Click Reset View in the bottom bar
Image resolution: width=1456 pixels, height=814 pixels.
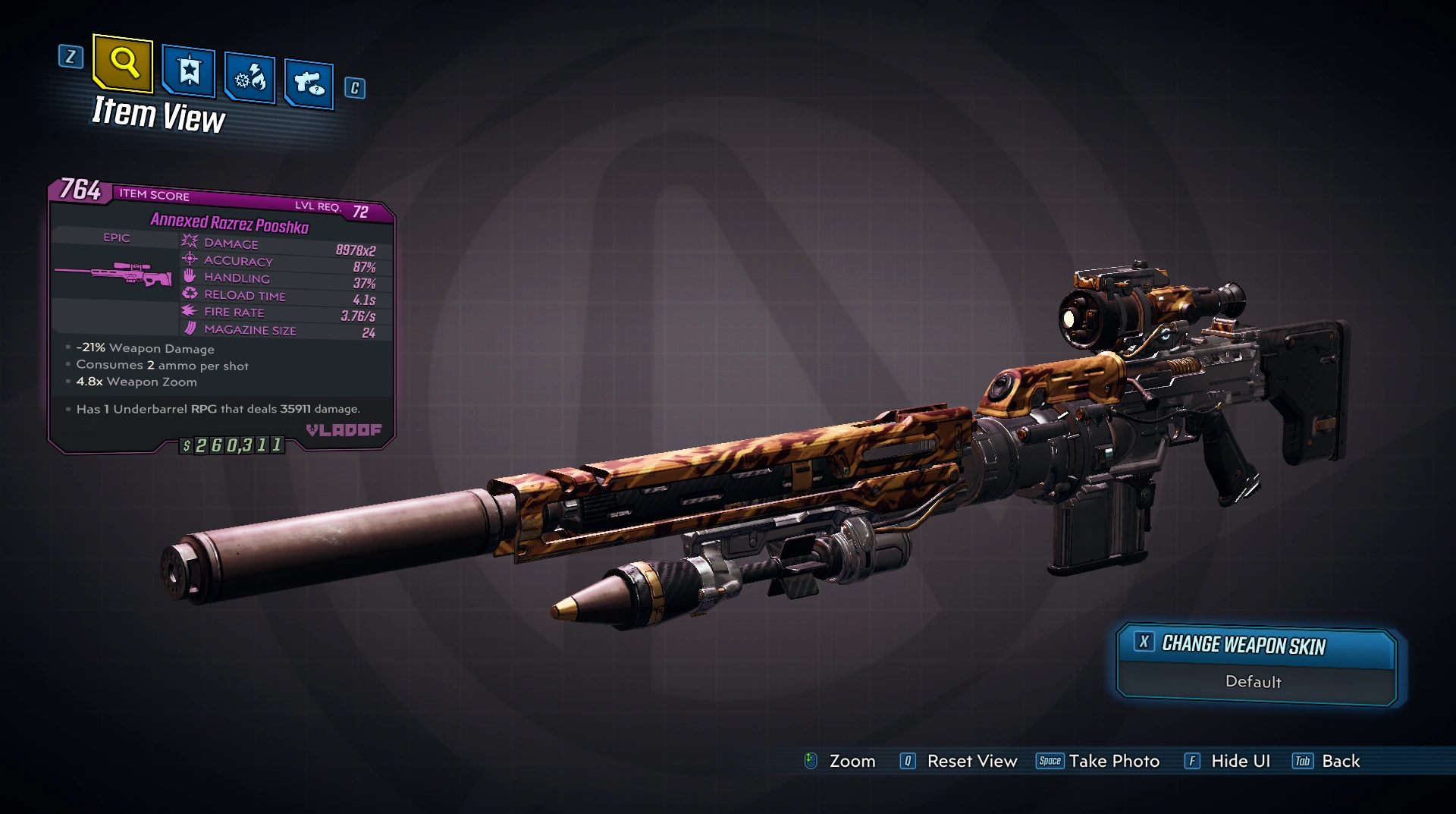tap(971, 761)
